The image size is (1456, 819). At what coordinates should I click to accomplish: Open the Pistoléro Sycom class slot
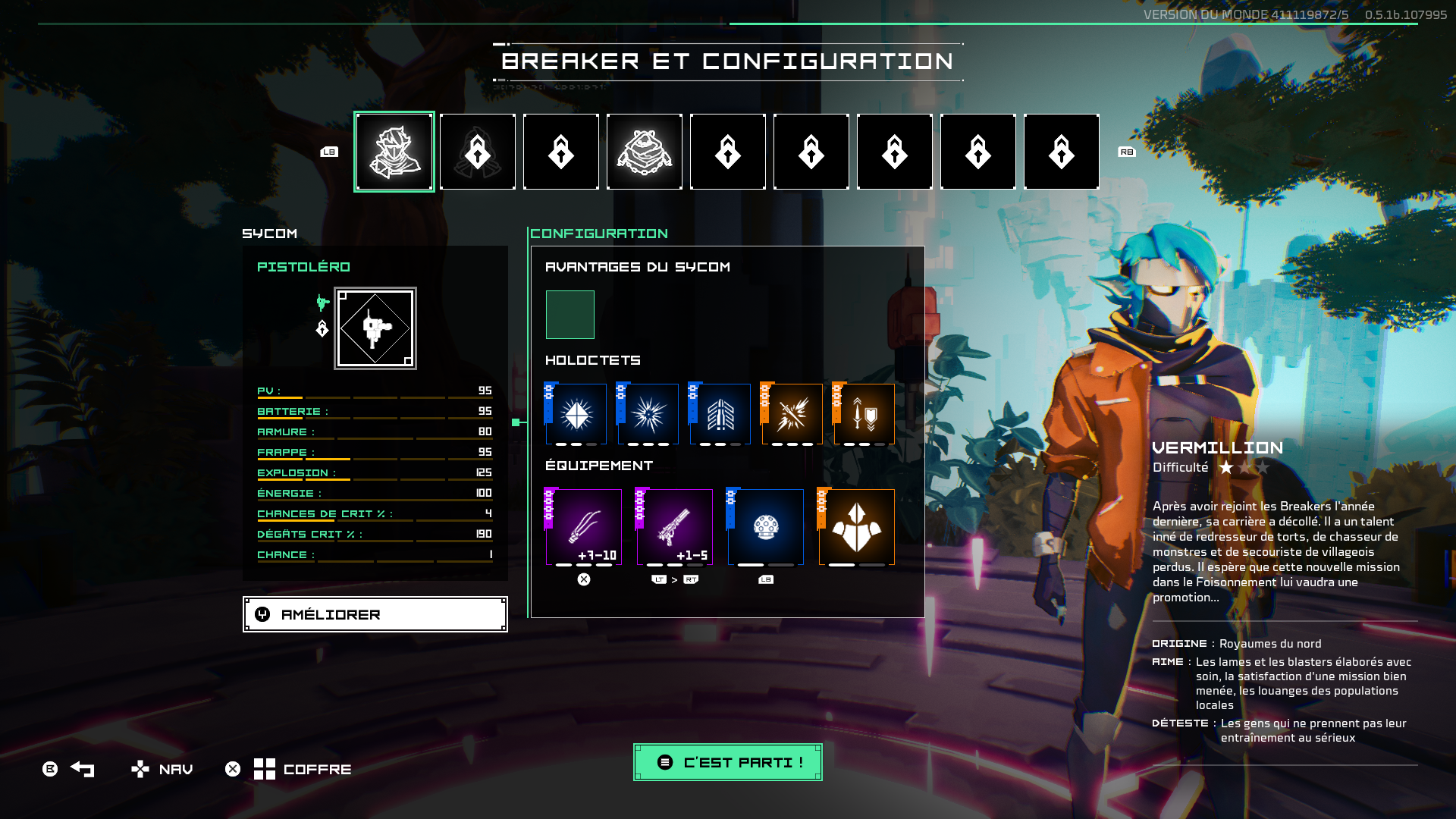[375, 328]
